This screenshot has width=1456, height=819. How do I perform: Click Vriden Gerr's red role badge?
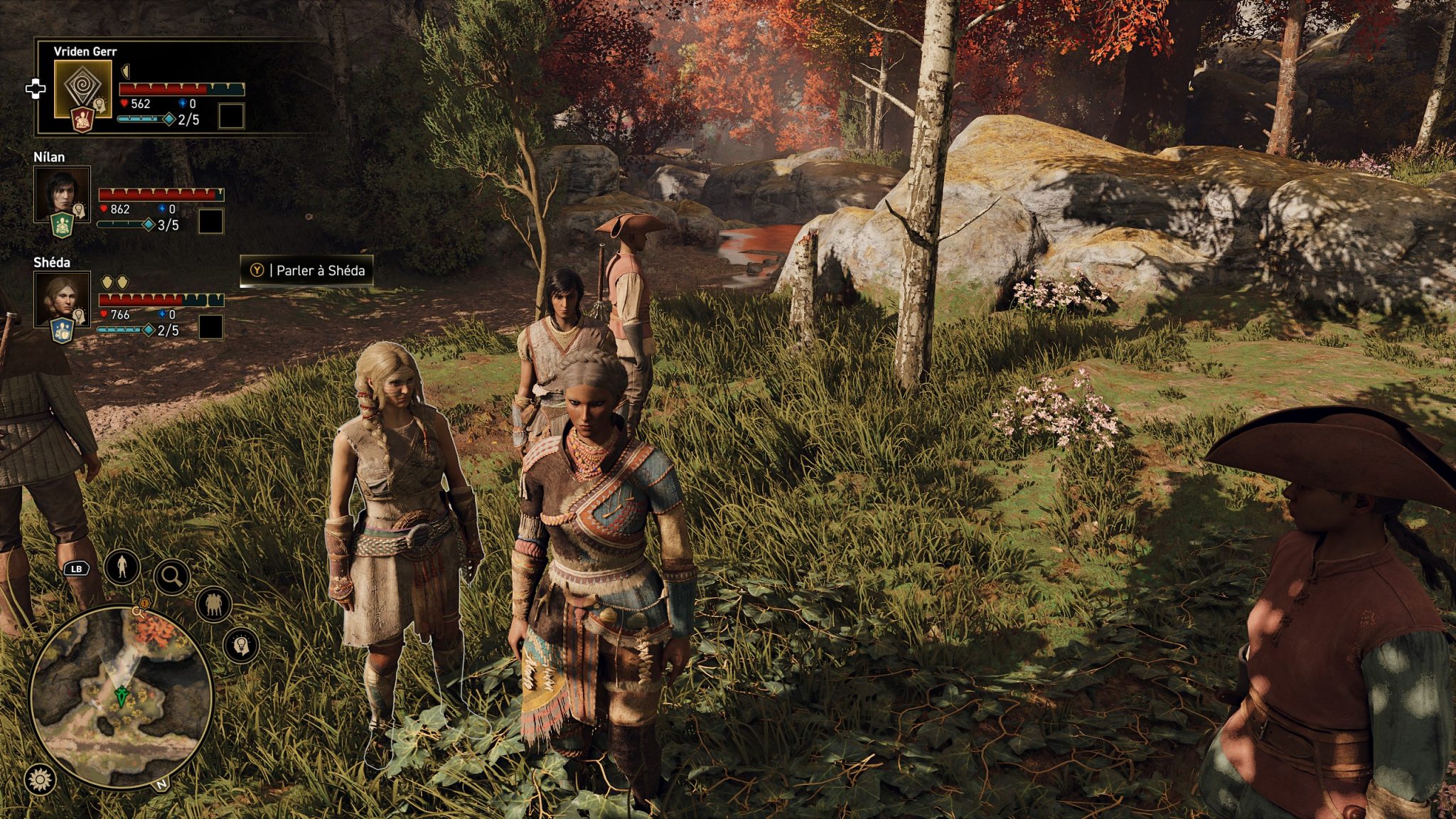coord(82,120)
